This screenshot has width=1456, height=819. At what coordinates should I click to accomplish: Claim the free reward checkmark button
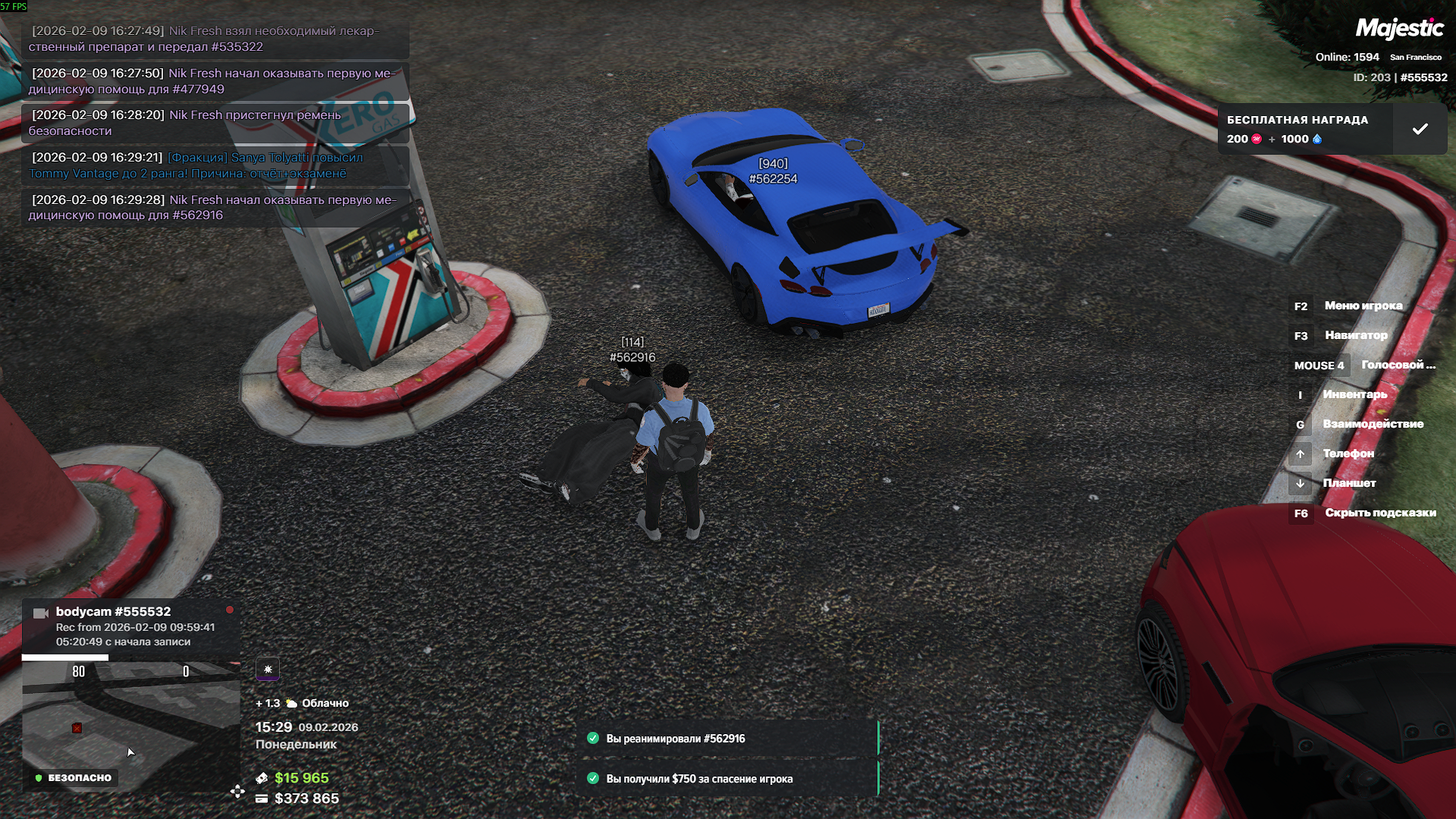(x=1420, y=130)
